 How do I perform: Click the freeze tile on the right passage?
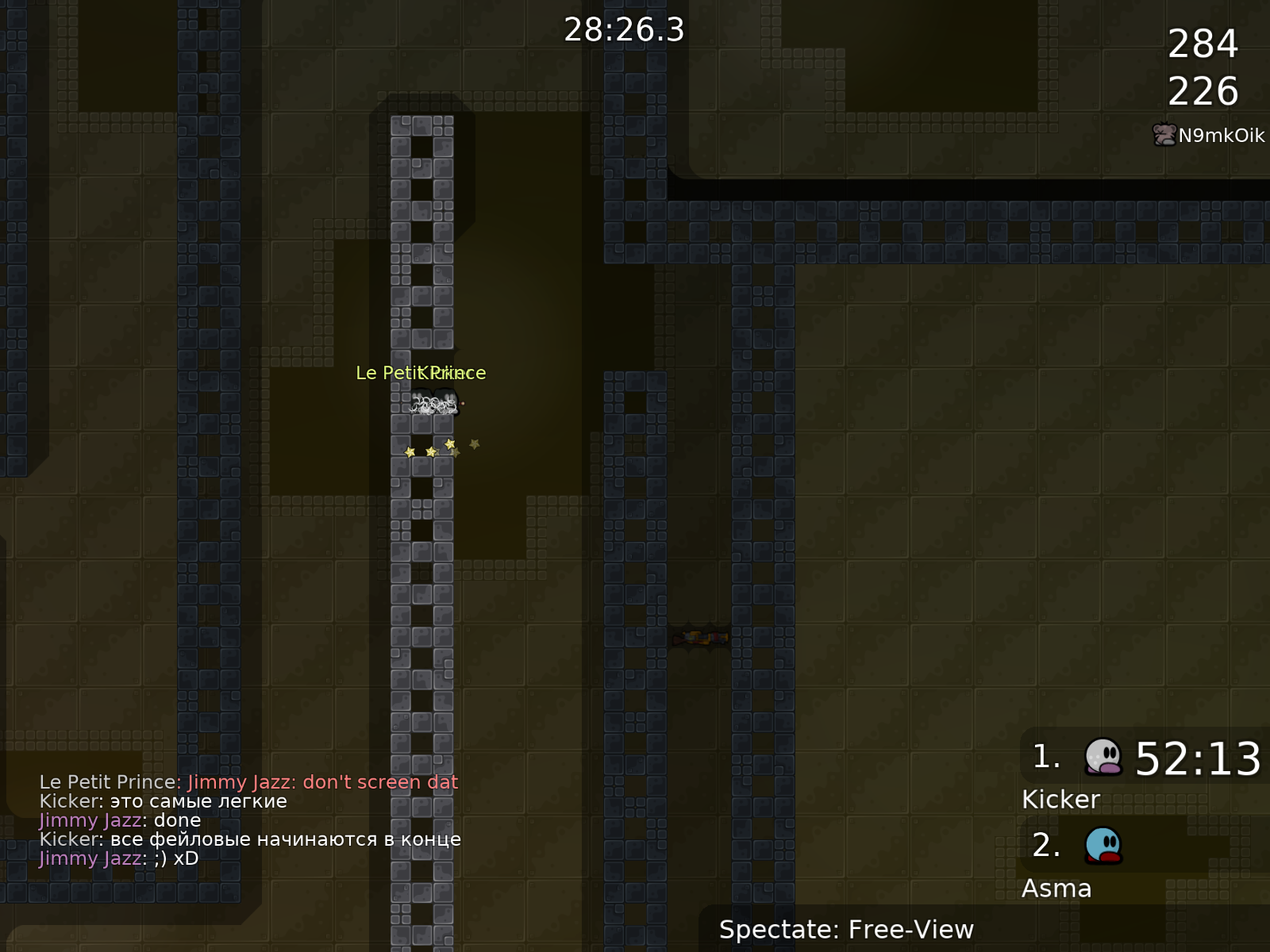[x=702, y=639]
